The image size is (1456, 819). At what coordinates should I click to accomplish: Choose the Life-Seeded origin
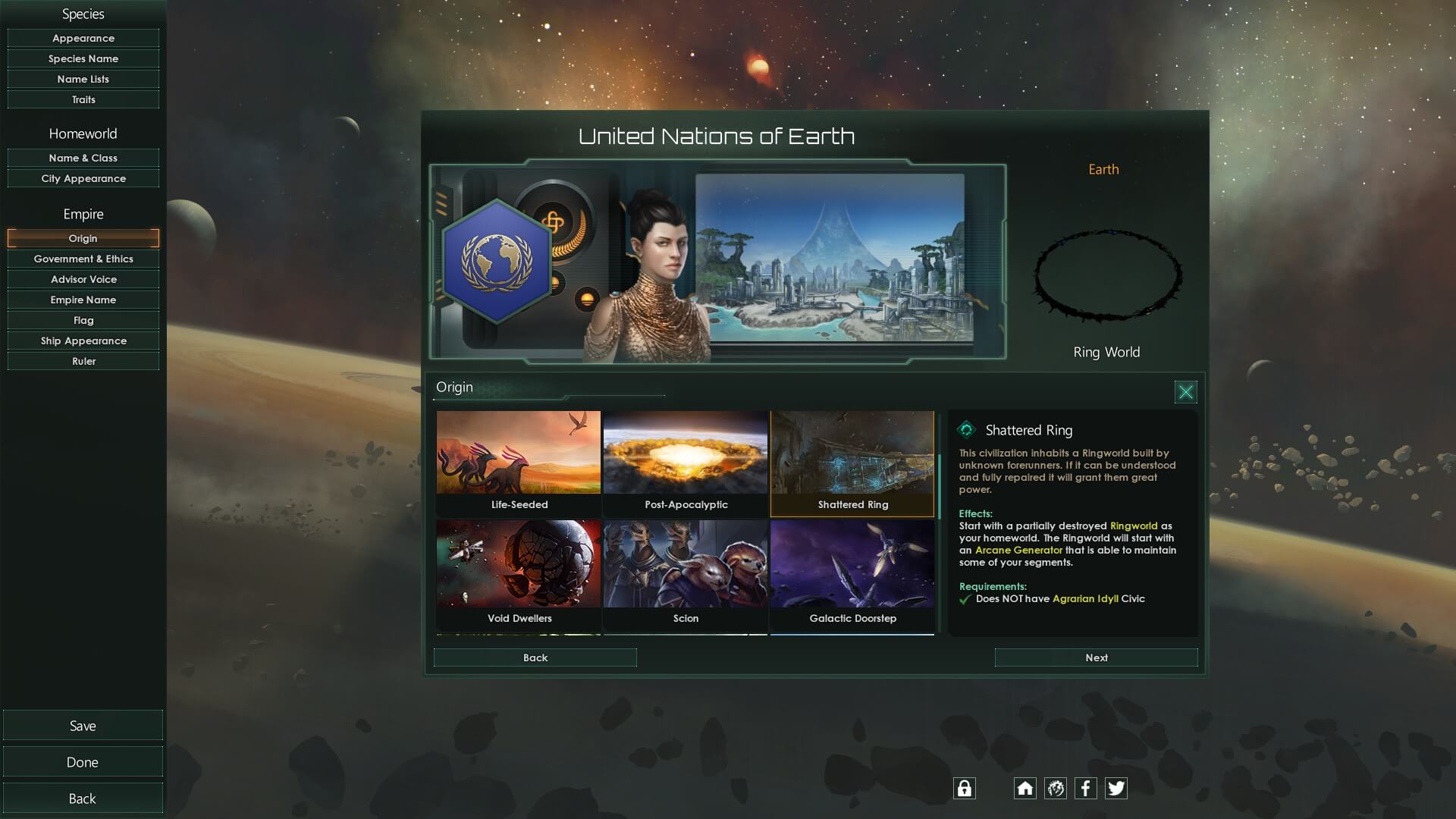[519, 463]
